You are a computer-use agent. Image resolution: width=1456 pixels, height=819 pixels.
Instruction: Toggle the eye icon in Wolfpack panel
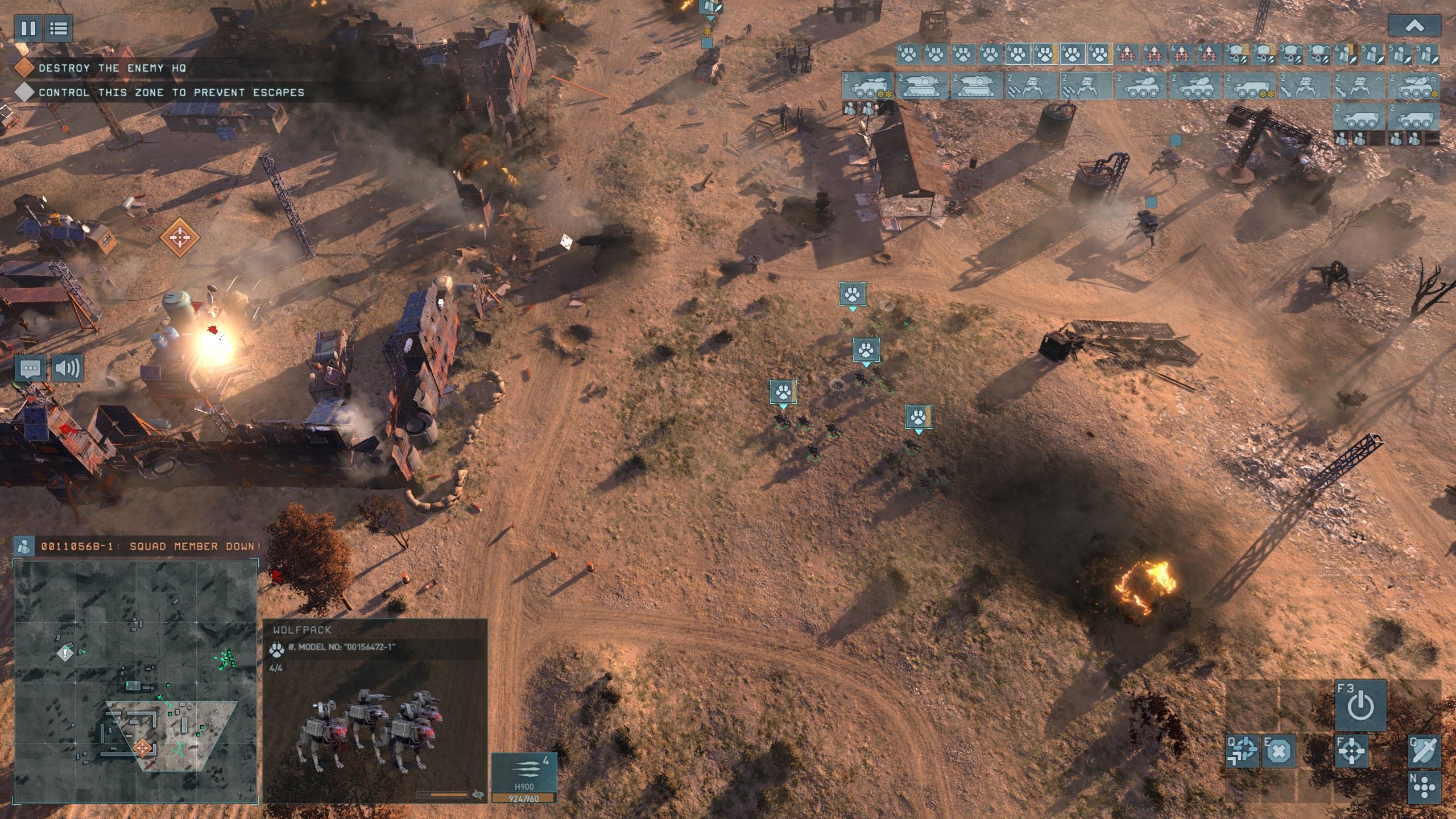click(x=478, y=795)
